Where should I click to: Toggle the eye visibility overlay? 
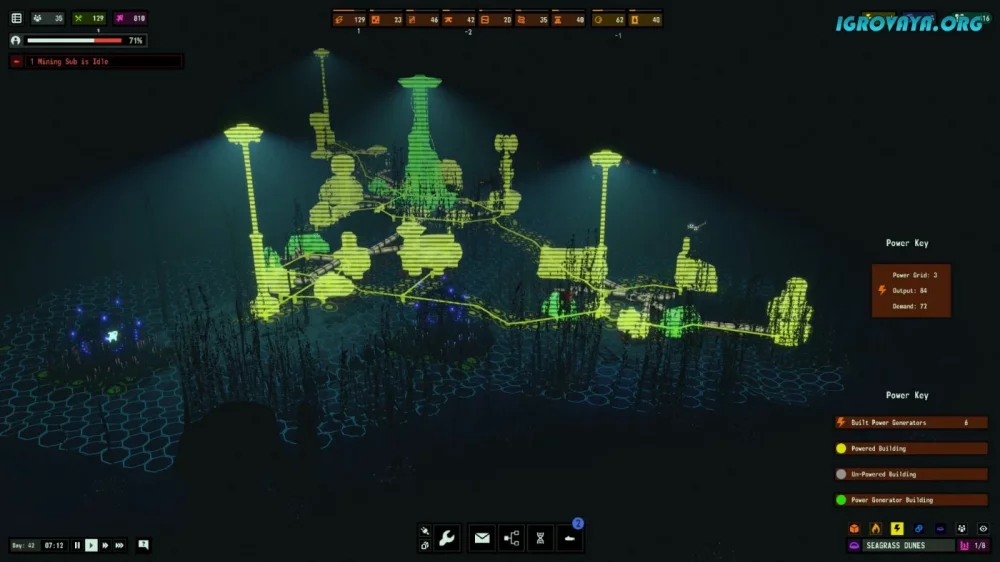983,528
